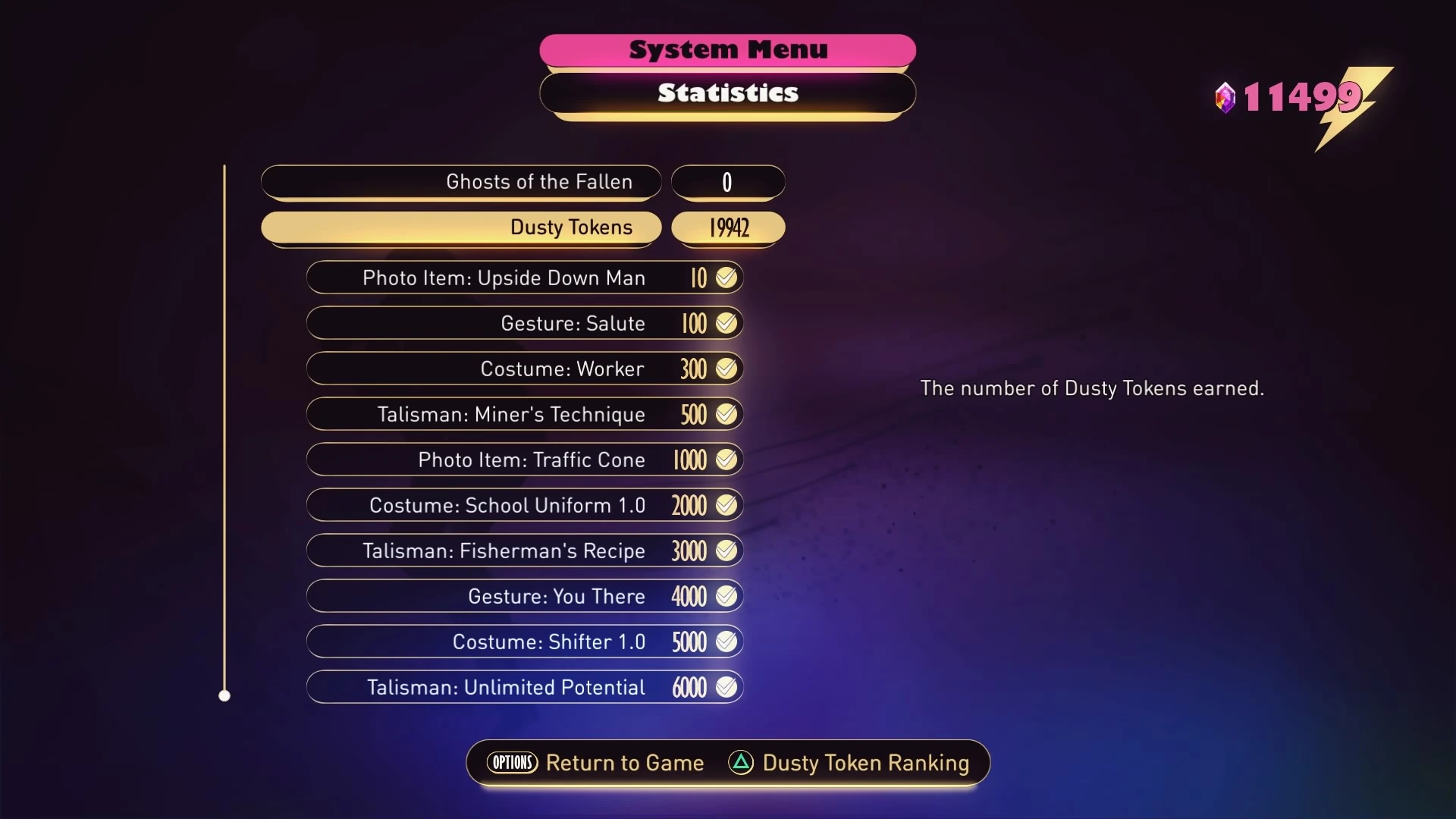This screenshot has width=1456, height=819.
Task: Click the Costume: Shifter 1.0 entry
Action: point(523,642)
